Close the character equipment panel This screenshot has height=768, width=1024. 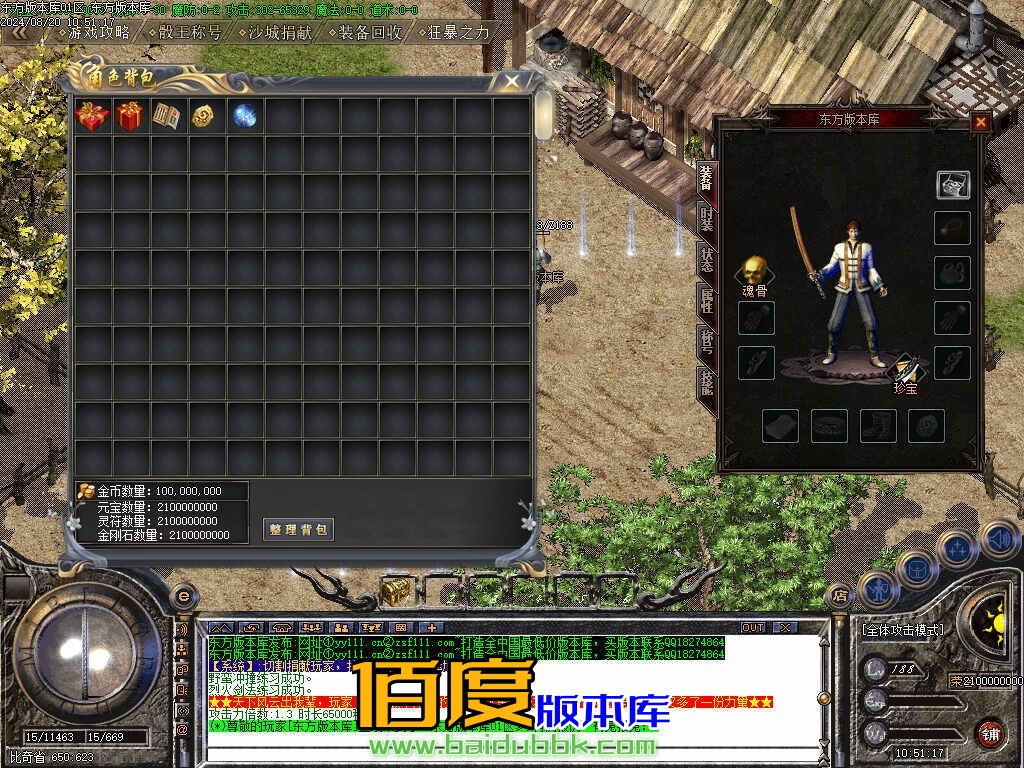tap(980, 122)
